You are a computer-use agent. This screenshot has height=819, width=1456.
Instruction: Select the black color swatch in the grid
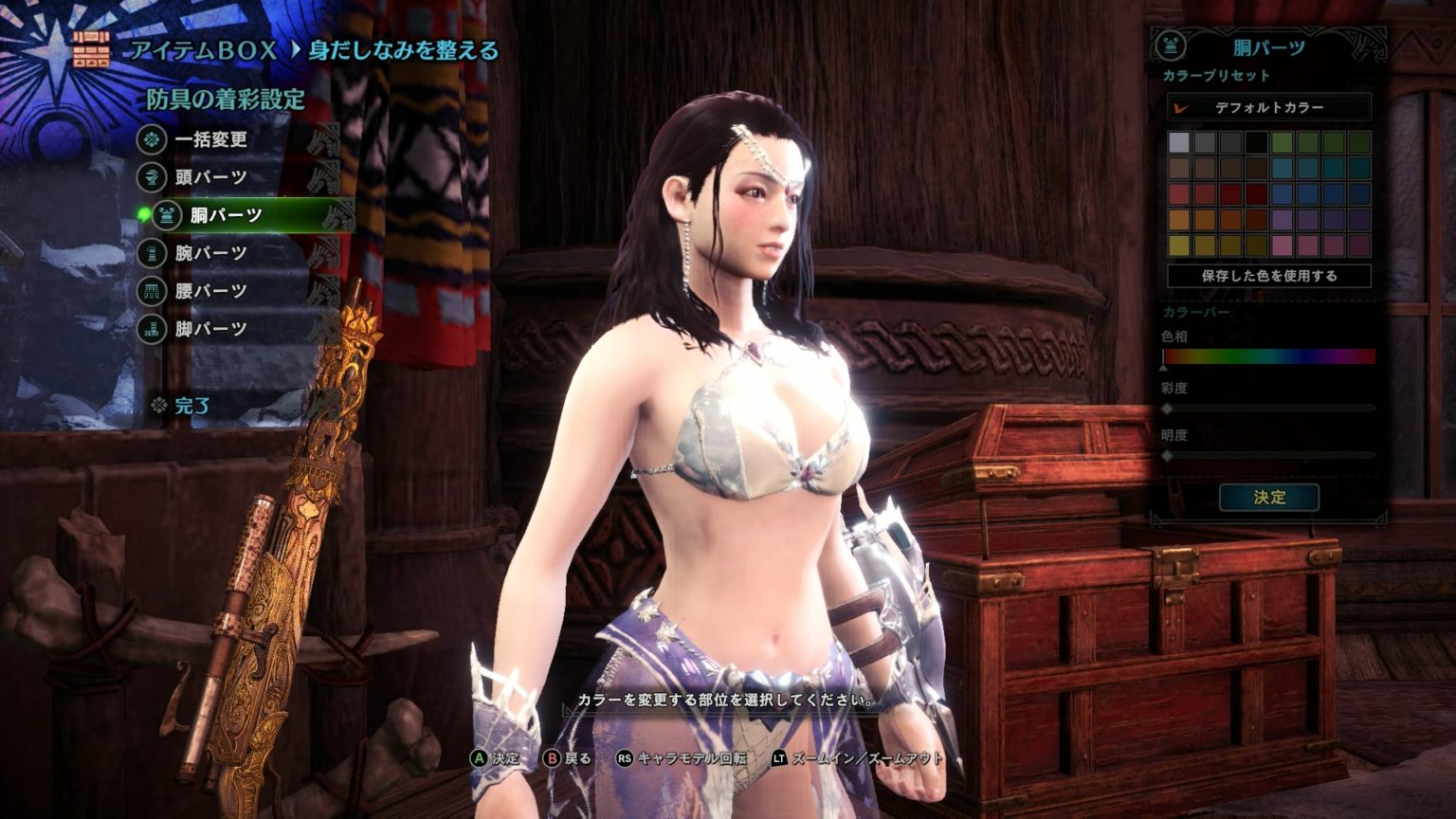[1257, 140]
